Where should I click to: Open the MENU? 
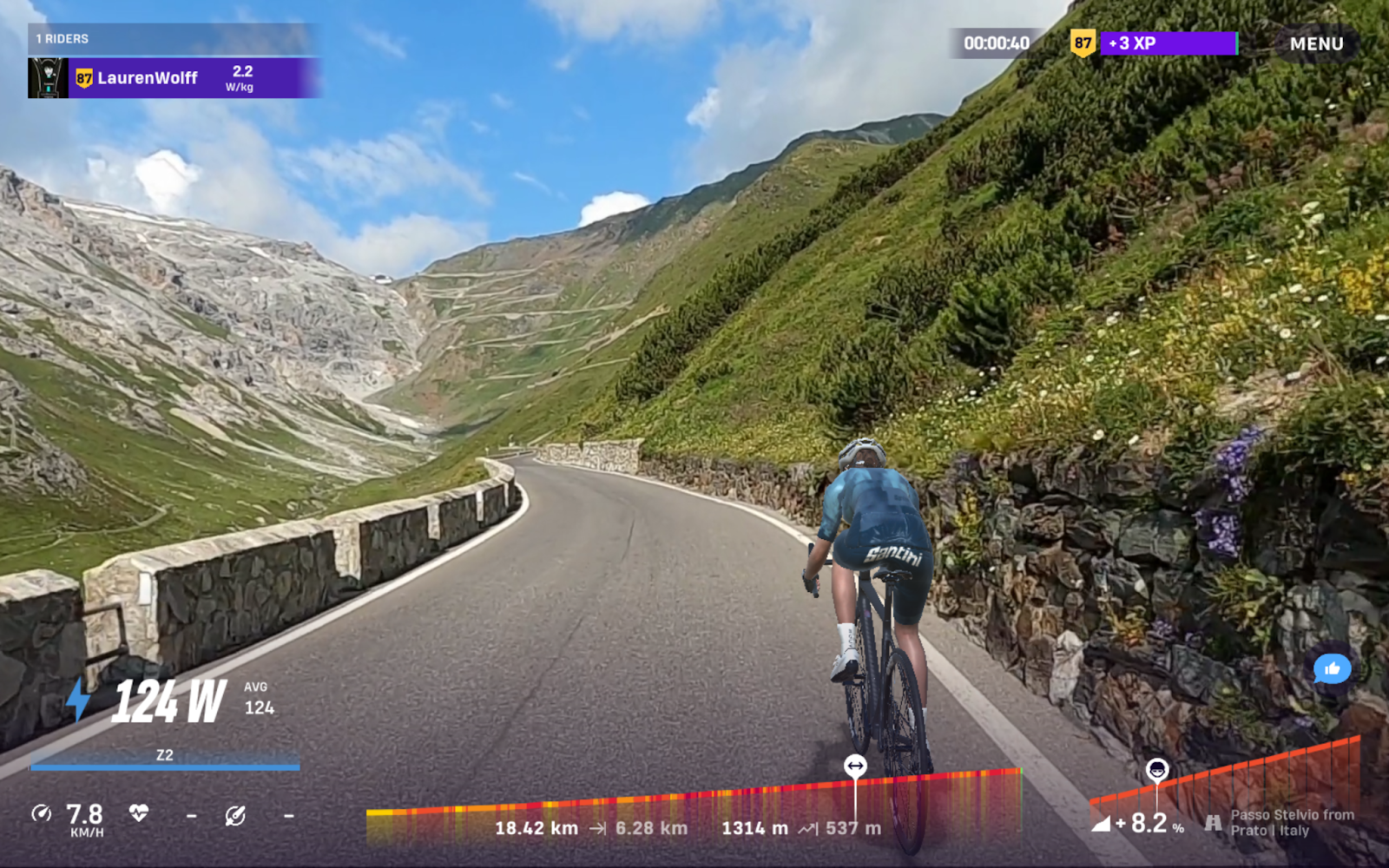pyautogui.click(x=1315, y=43)
